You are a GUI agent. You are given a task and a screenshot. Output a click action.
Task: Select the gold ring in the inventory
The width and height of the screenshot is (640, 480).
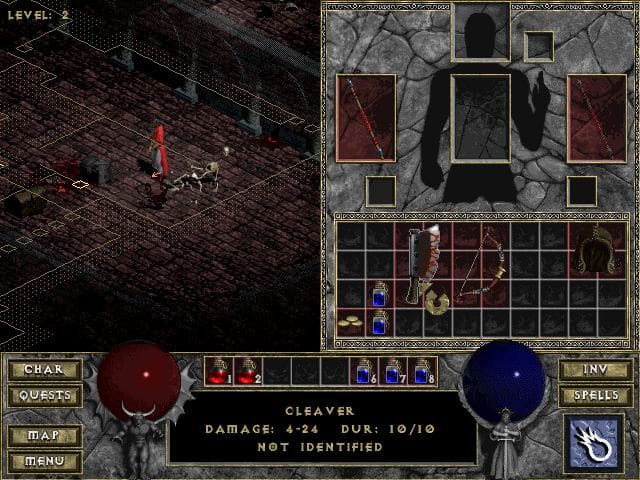[x=436, y=297]
